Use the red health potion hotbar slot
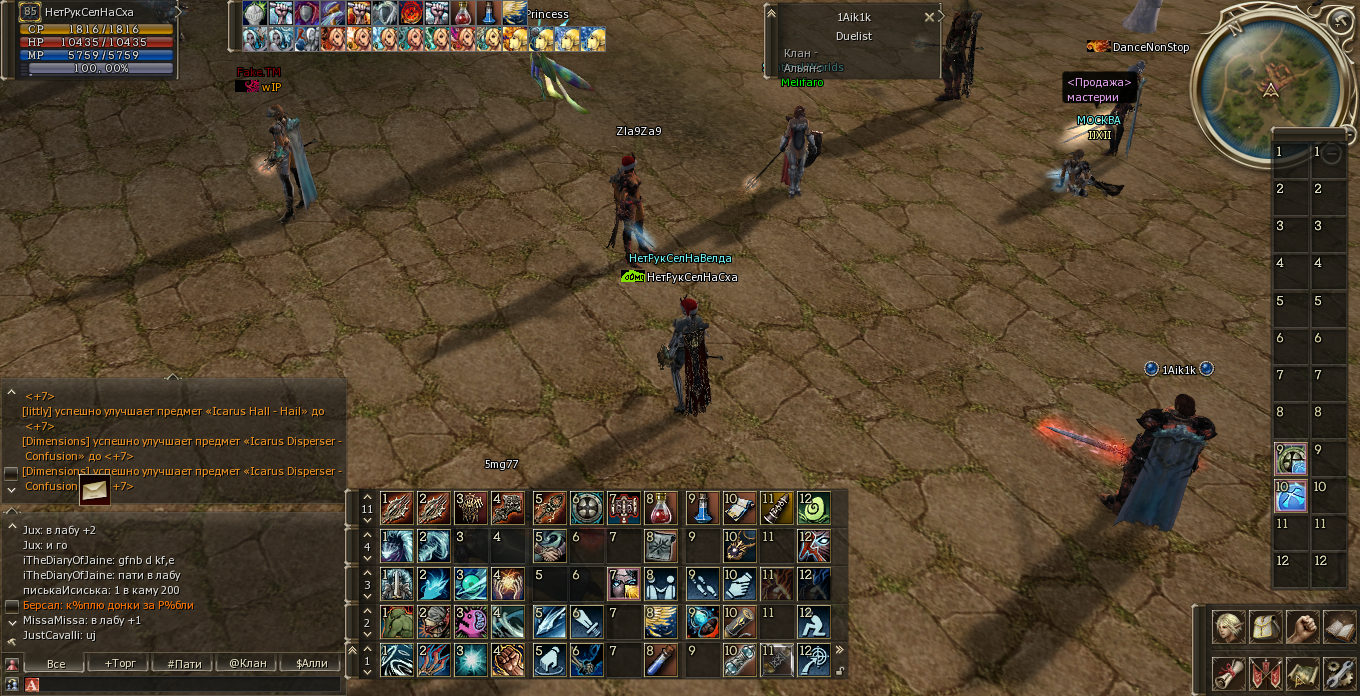 (661, 508)
